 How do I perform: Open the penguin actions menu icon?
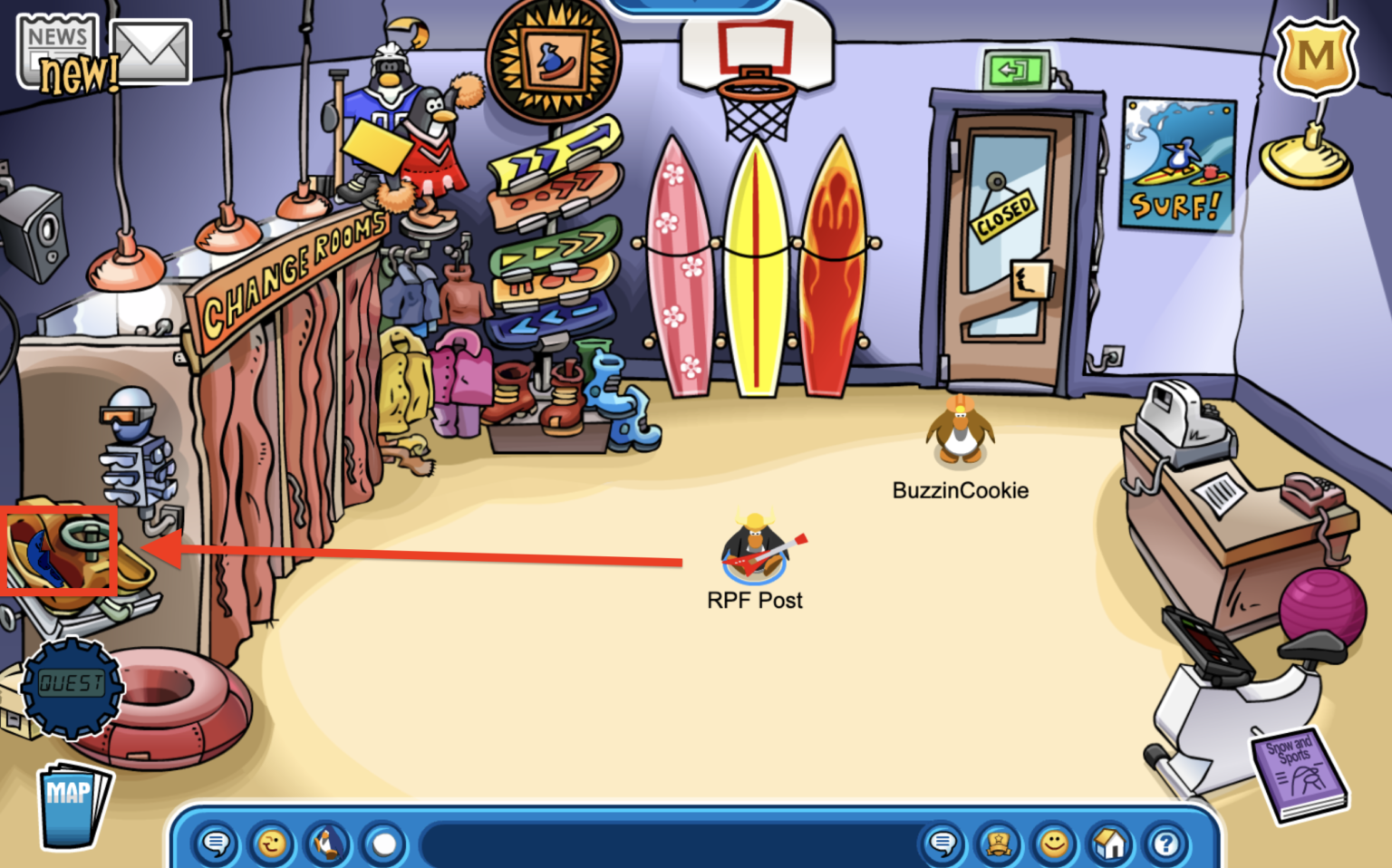click(x=326, y=844)
